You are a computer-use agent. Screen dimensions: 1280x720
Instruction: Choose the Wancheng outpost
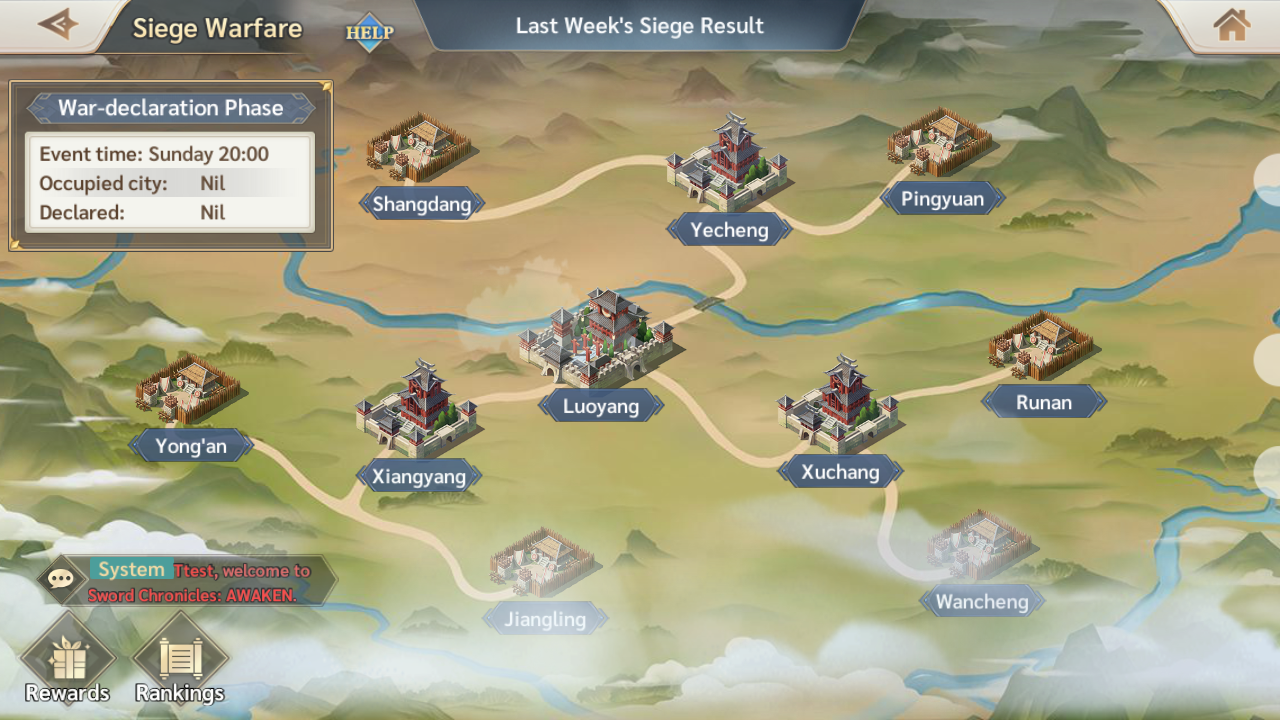pos(980,550)
